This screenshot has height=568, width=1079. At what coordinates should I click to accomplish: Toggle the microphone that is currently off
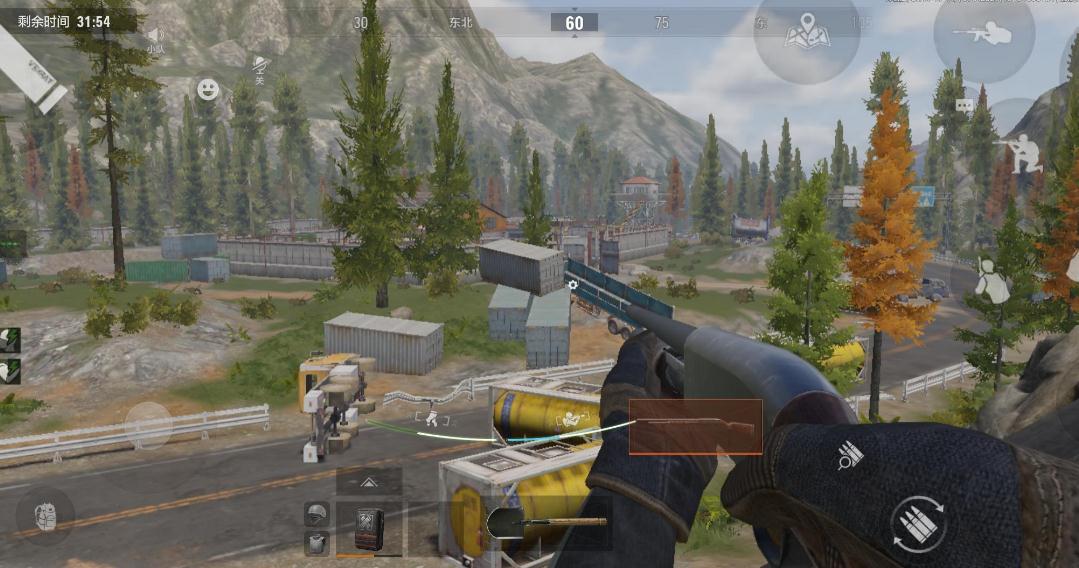tap(260, 68)
